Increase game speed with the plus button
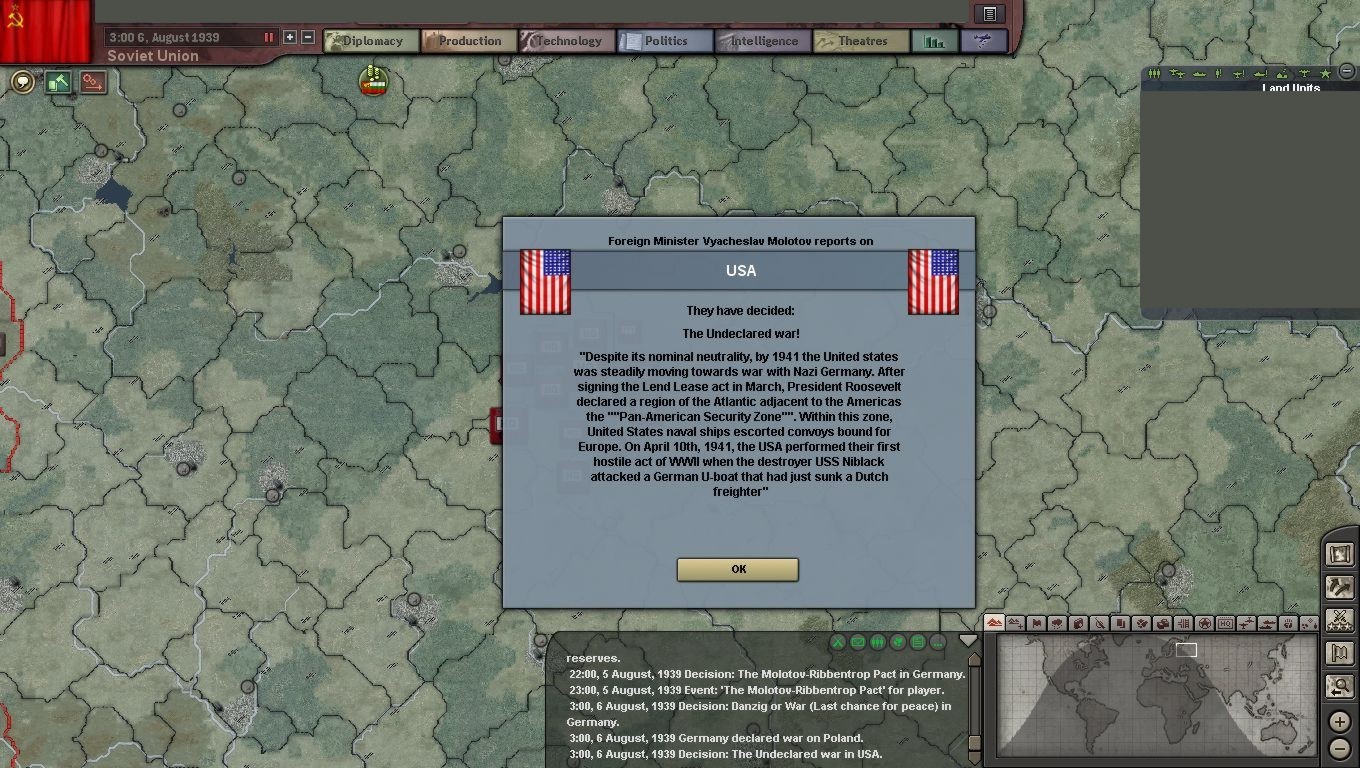Image resolution: width=1360 pixels, height=768 pixels. (290, 37)
